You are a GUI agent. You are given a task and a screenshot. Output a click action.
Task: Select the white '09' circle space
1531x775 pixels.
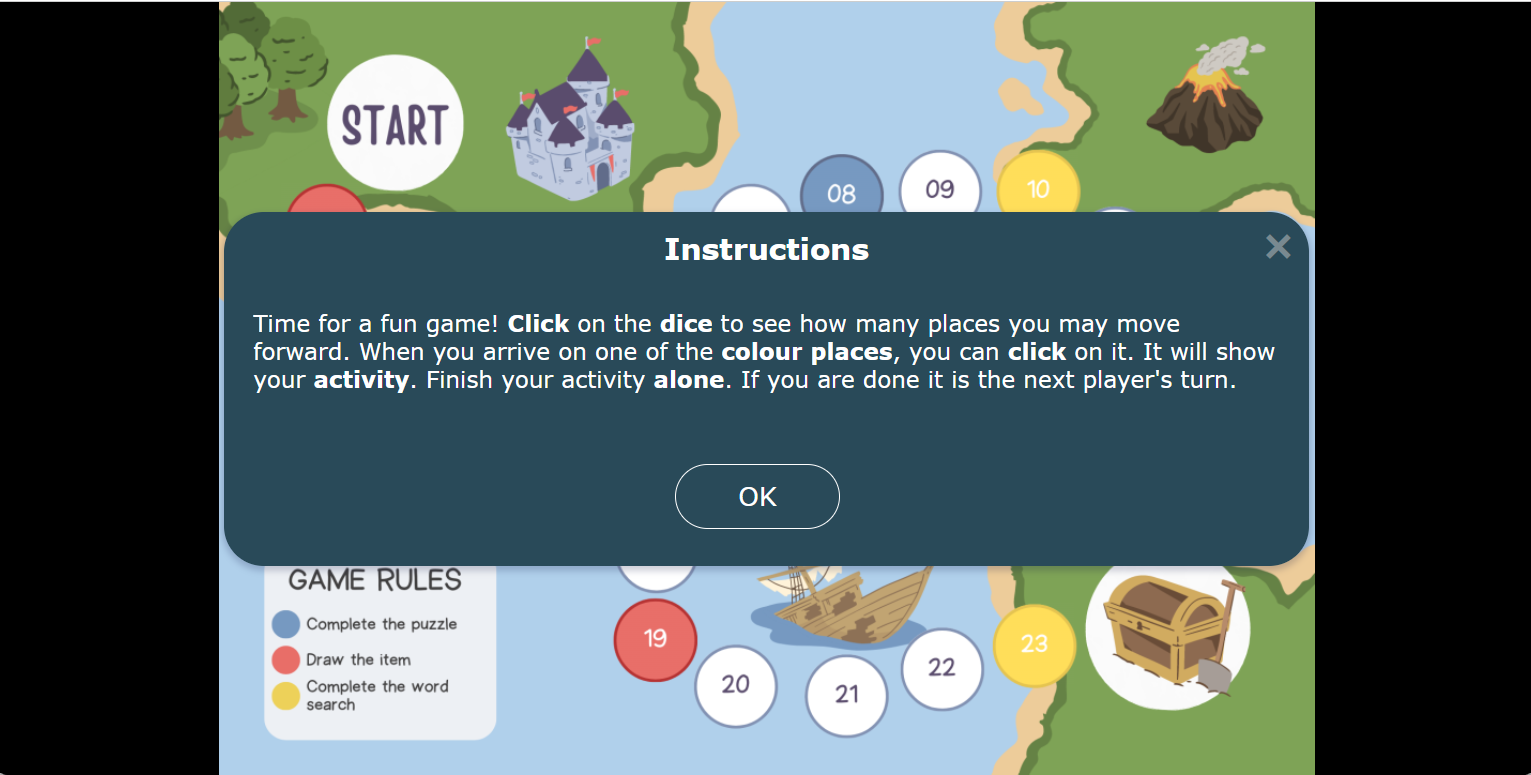[x=940, y=187]
